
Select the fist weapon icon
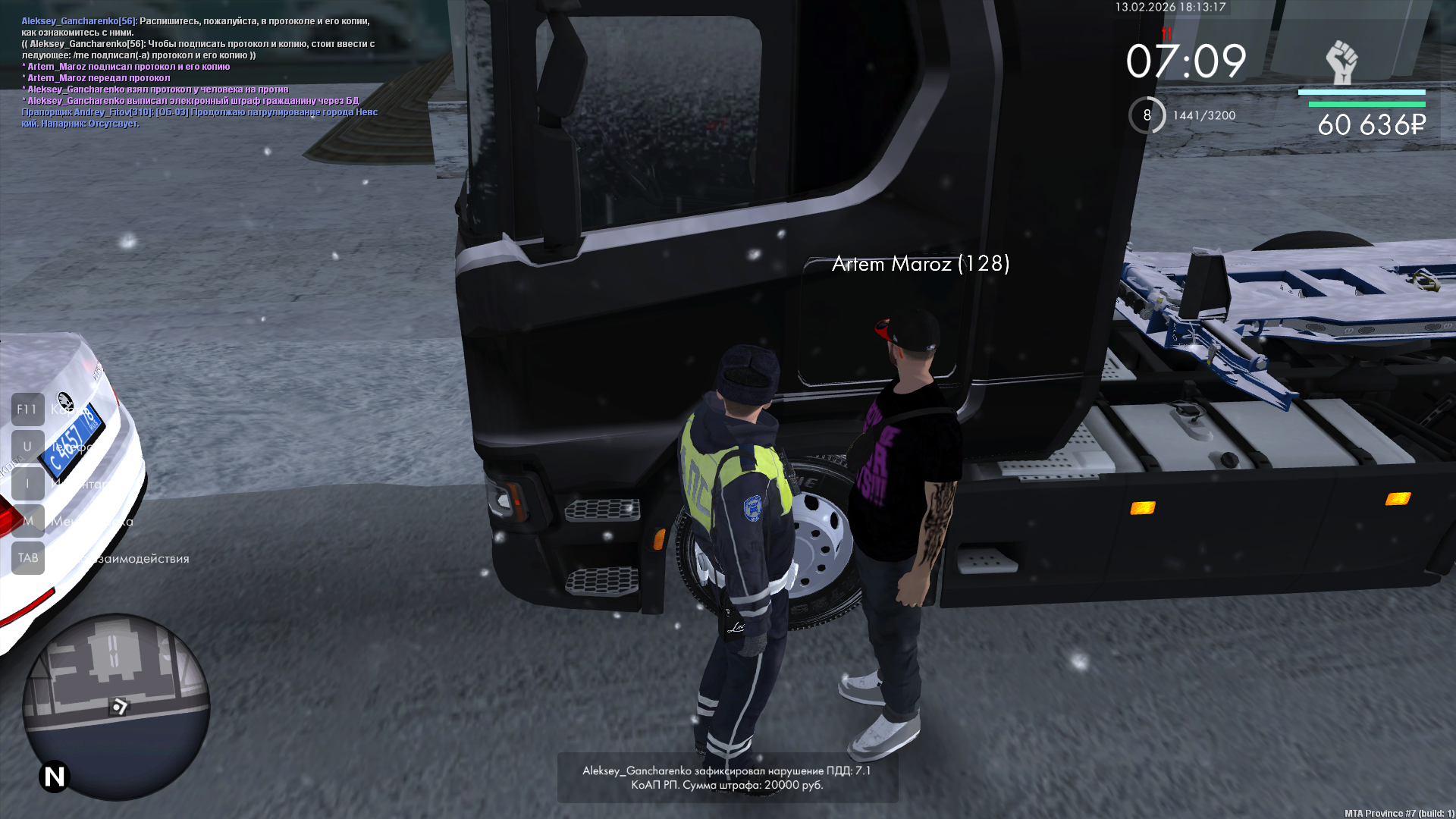point(1341,62)
